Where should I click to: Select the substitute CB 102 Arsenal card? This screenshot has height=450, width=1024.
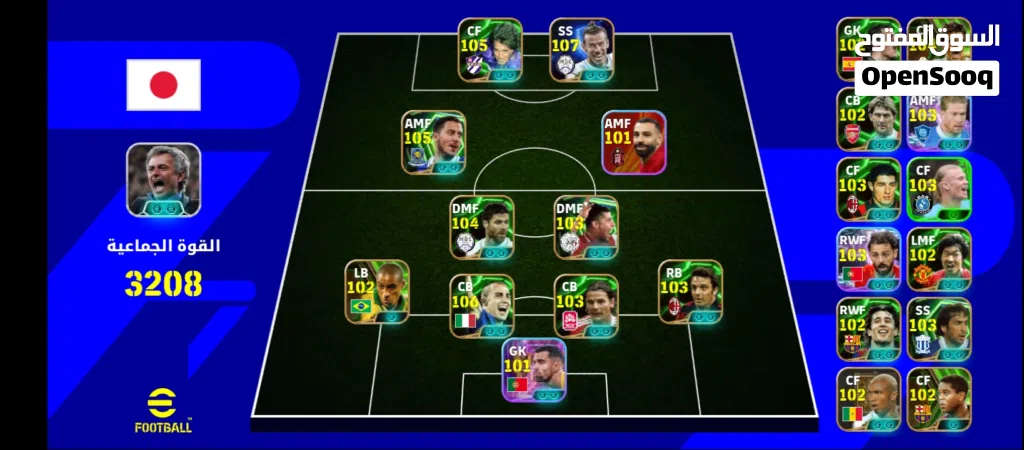tap(868, 120)
